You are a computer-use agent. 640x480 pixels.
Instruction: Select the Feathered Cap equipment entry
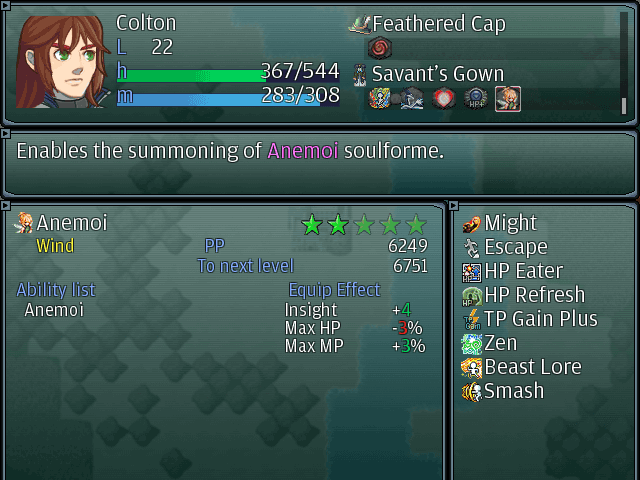tap(438, 24)
